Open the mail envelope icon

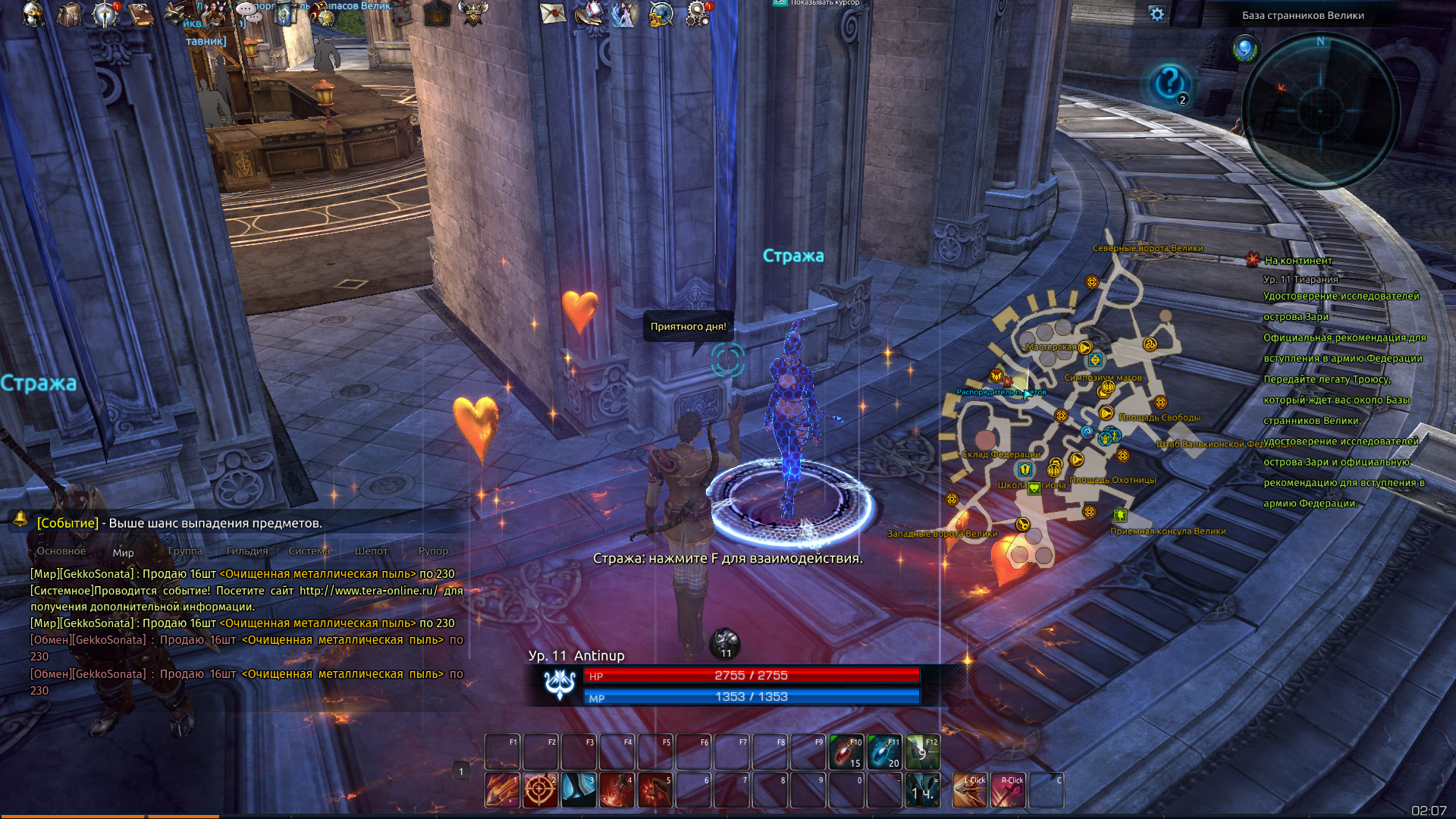pos(552,14)
